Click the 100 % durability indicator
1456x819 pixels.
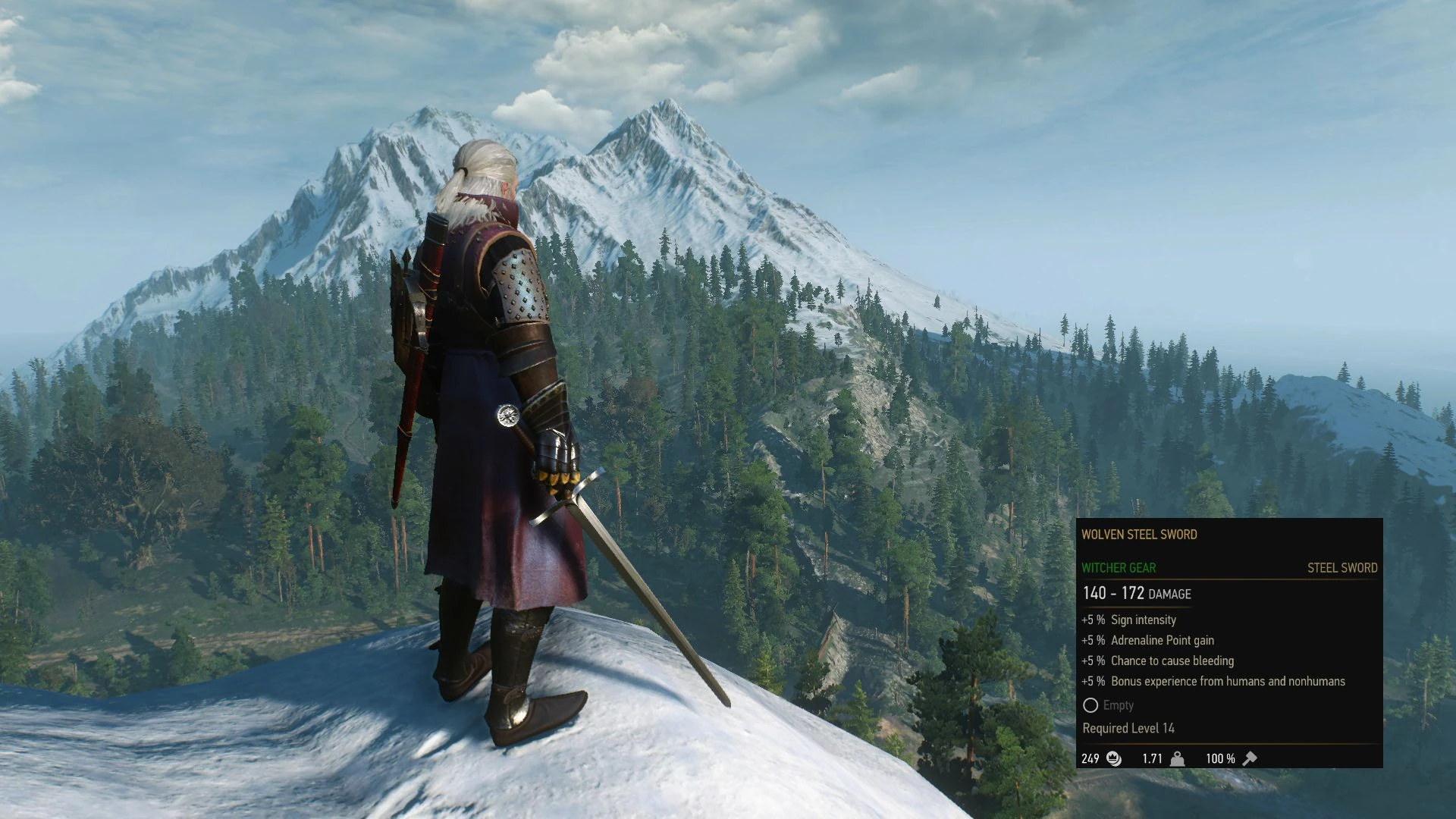(x=1222, y=758)
